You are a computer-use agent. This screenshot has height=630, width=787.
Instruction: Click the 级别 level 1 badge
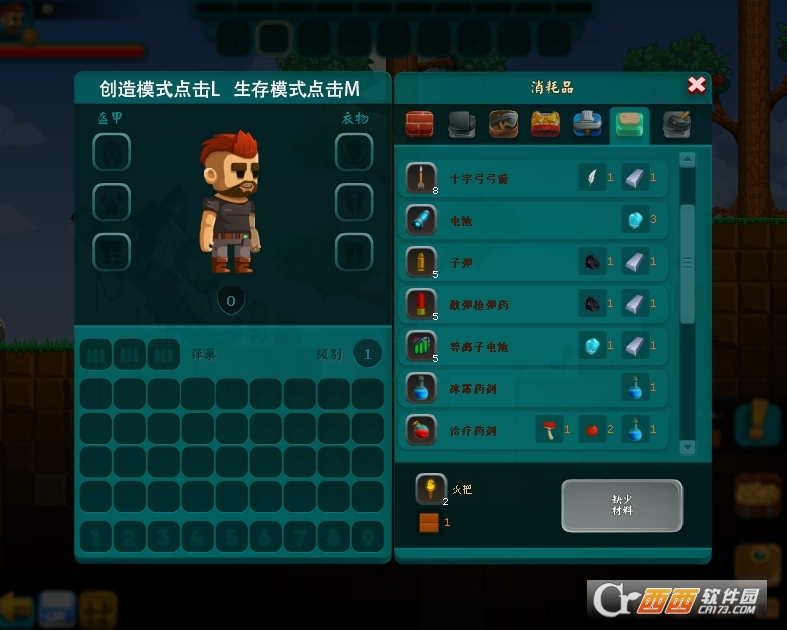click(368, 354)
